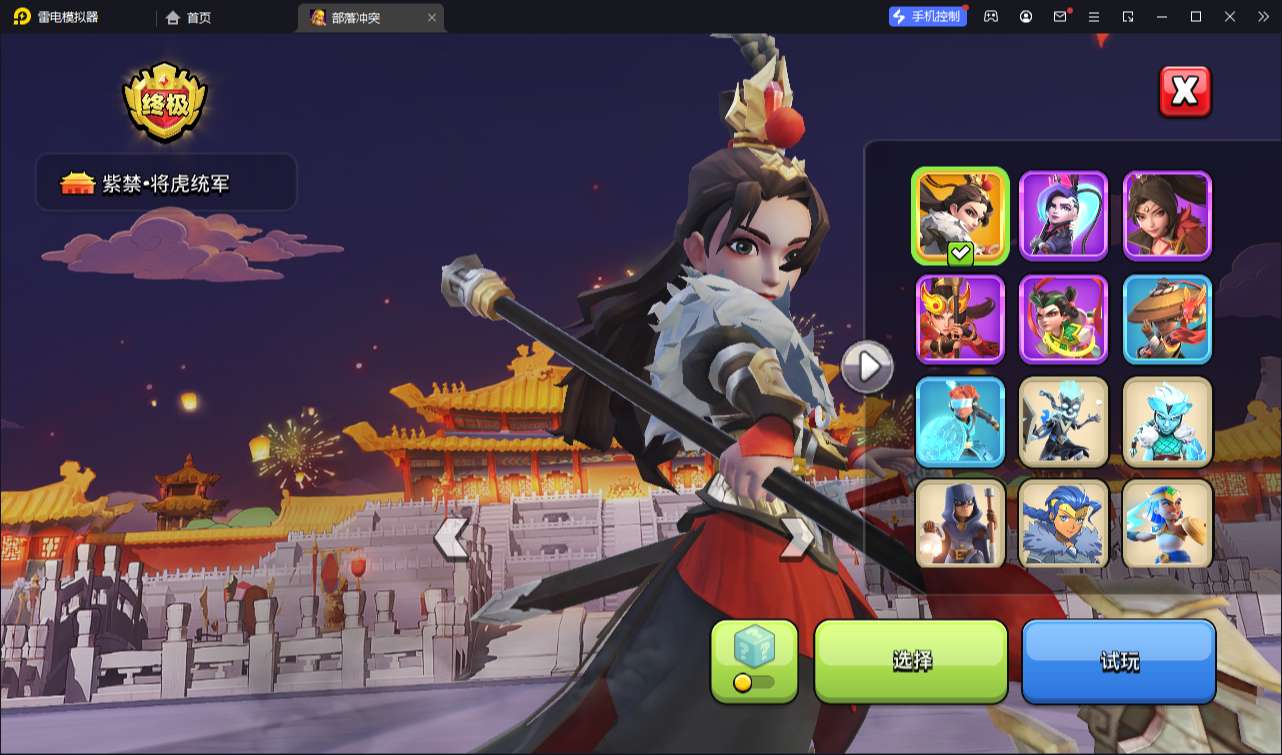Open the emulator message inbox icon

[x=1061, y=17]
